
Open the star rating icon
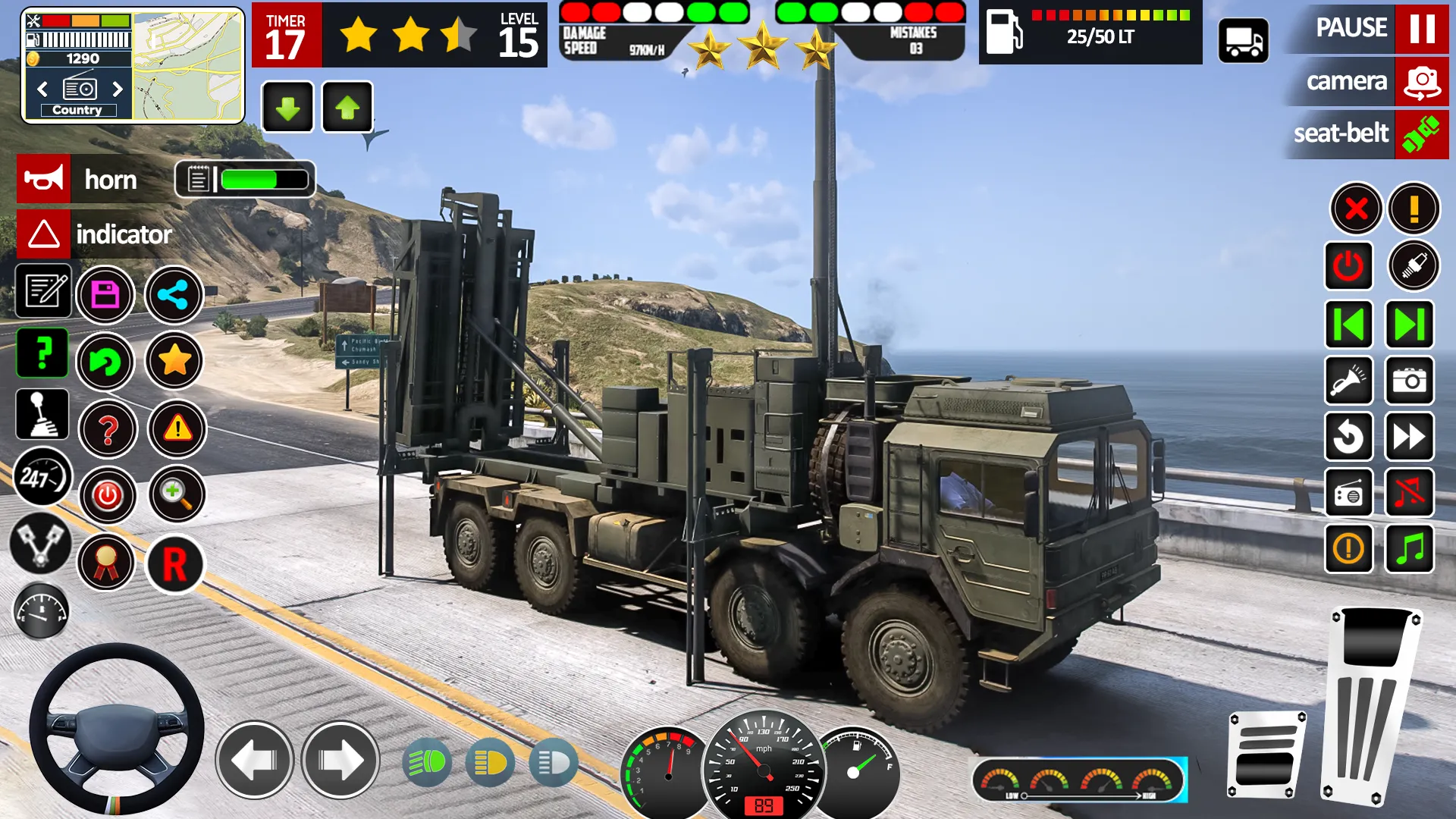point(174,362)
